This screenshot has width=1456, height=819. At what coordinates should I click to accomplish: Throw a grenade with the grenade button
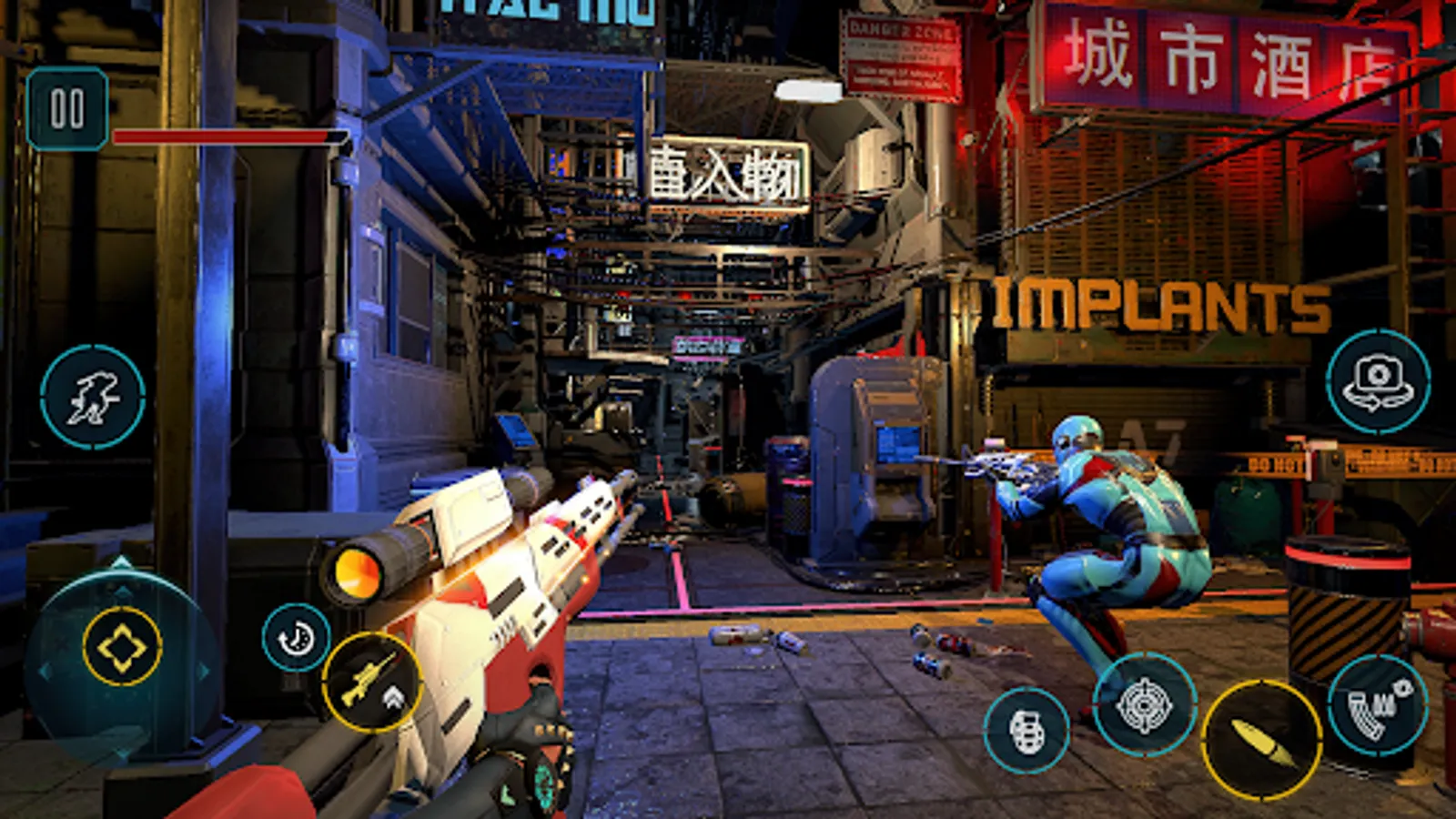[x=1026, y=730]
